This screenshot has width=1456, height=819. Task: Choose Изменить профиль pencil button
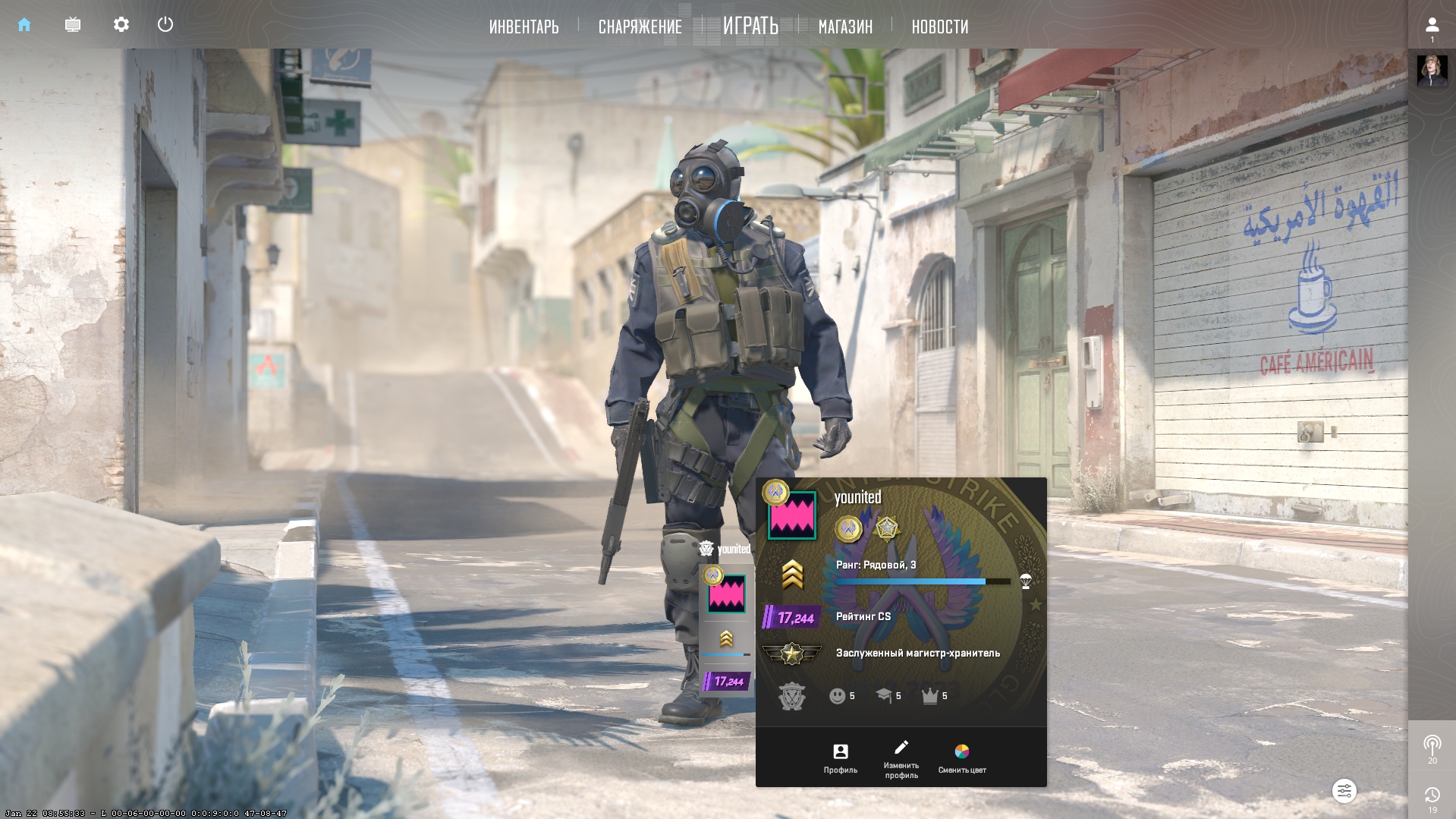[x=901, y=758]
